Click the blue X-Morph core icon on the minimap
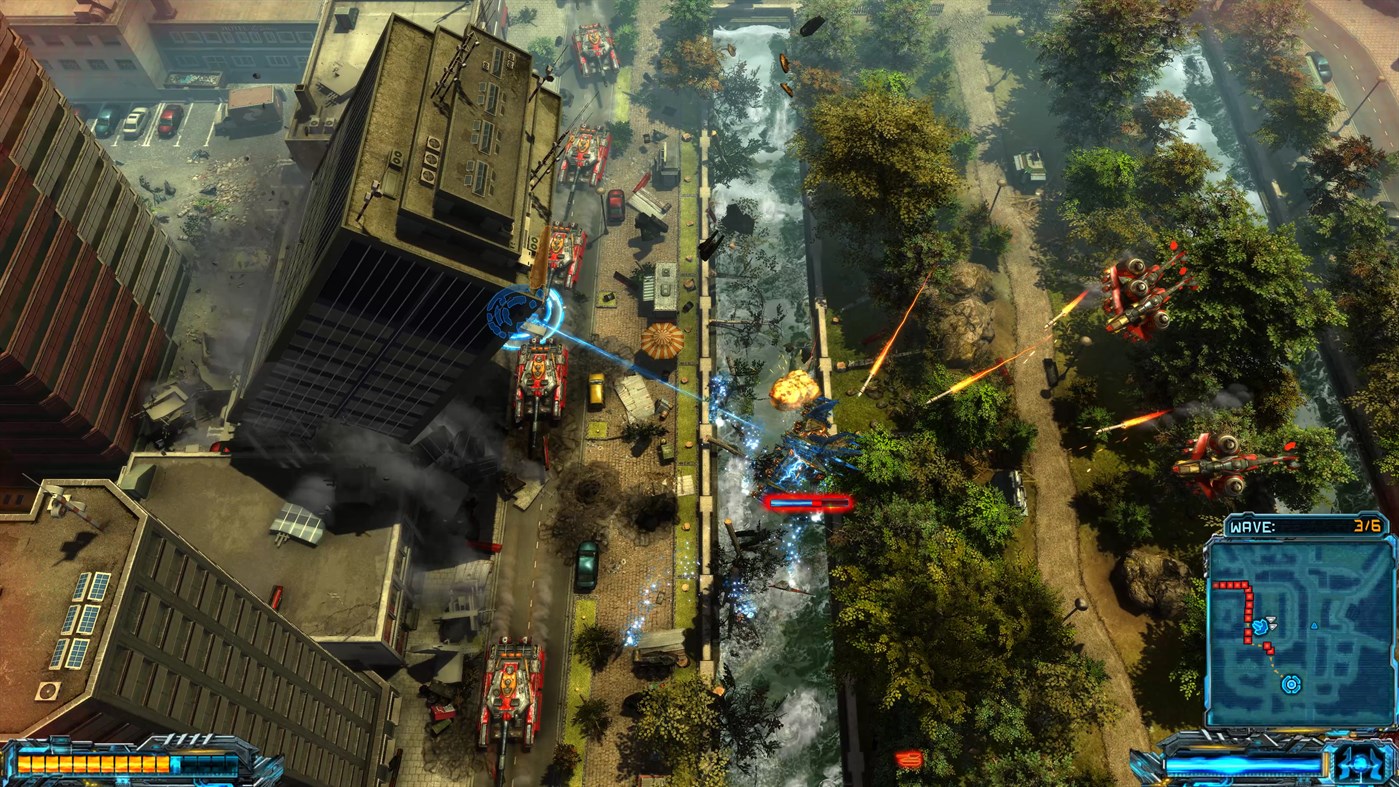The height and width of the screenshot is (787, 1399). (1290, 685)
